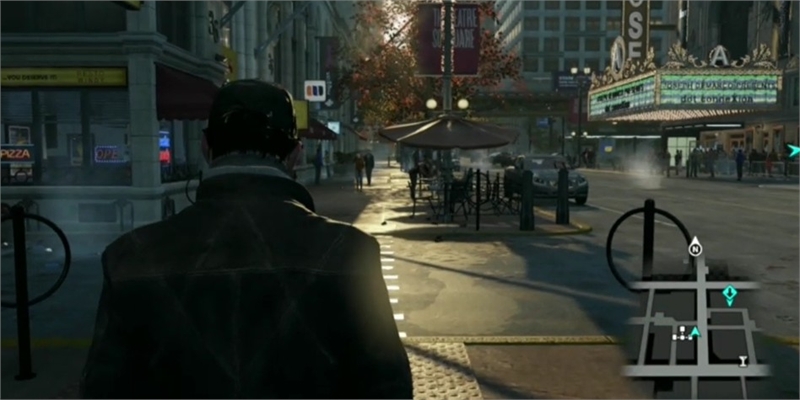800x400 pixels.
Task: Click the white bar-stool minimap icon
Action: click(x=743, y=360)
